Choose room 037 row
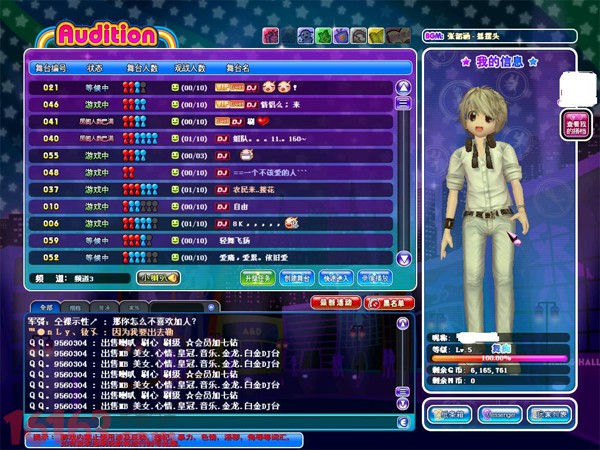The width and height of the screenshot is (600, 450). 200,189
